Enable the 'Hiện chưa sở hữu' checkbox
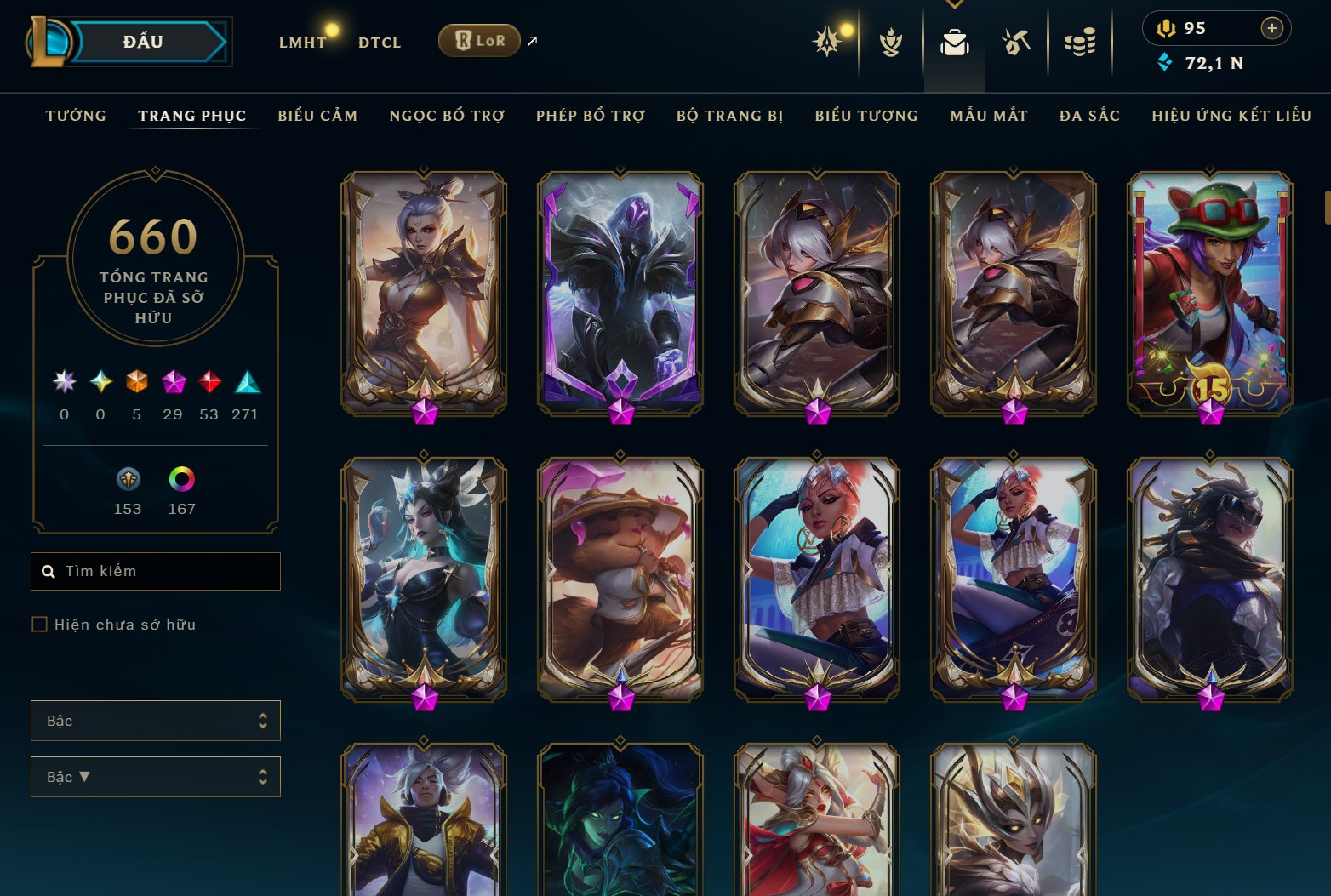This screenshot has height=896, width=1331. coord(40,624)
